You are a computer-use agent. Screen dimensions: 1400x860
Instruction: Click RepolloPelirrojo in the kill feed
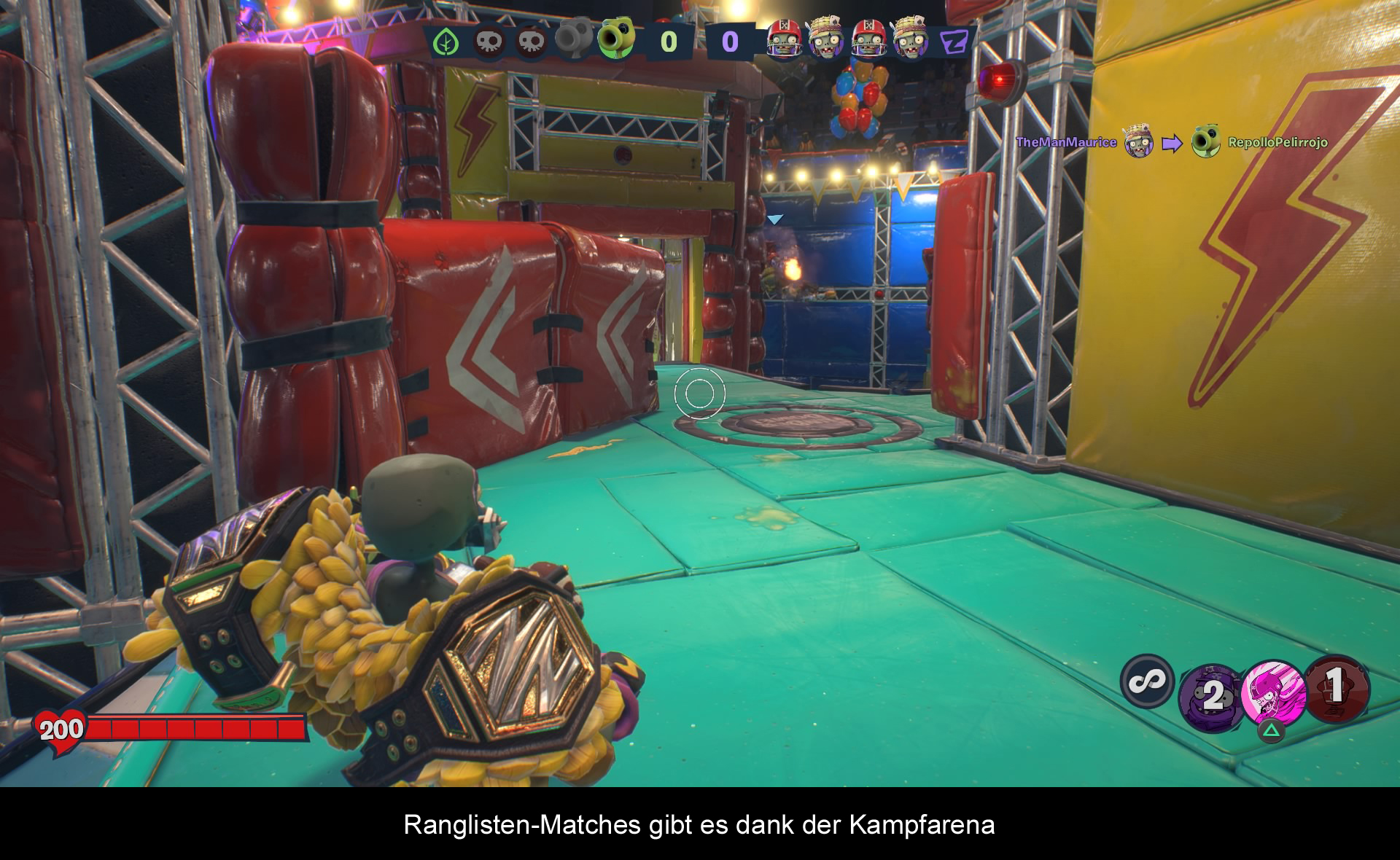point(1277,142)
